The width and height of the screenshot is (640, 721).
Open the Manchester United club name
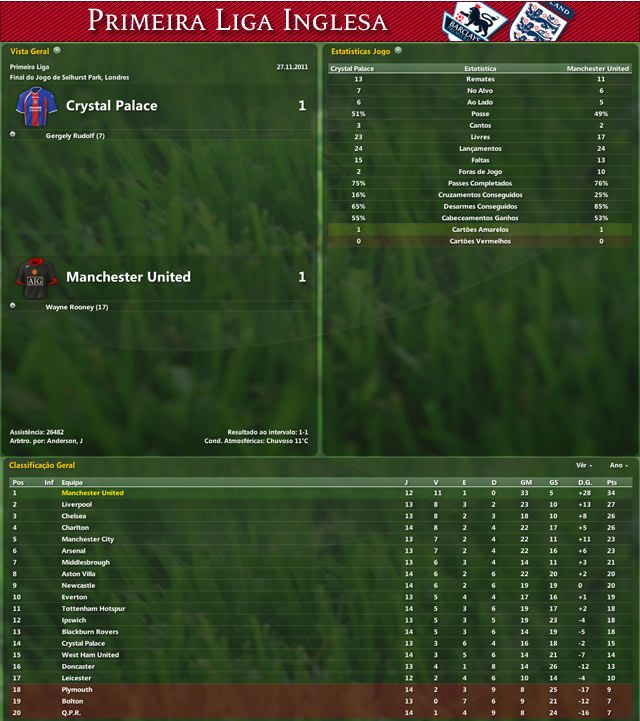(x=127, y=276)
